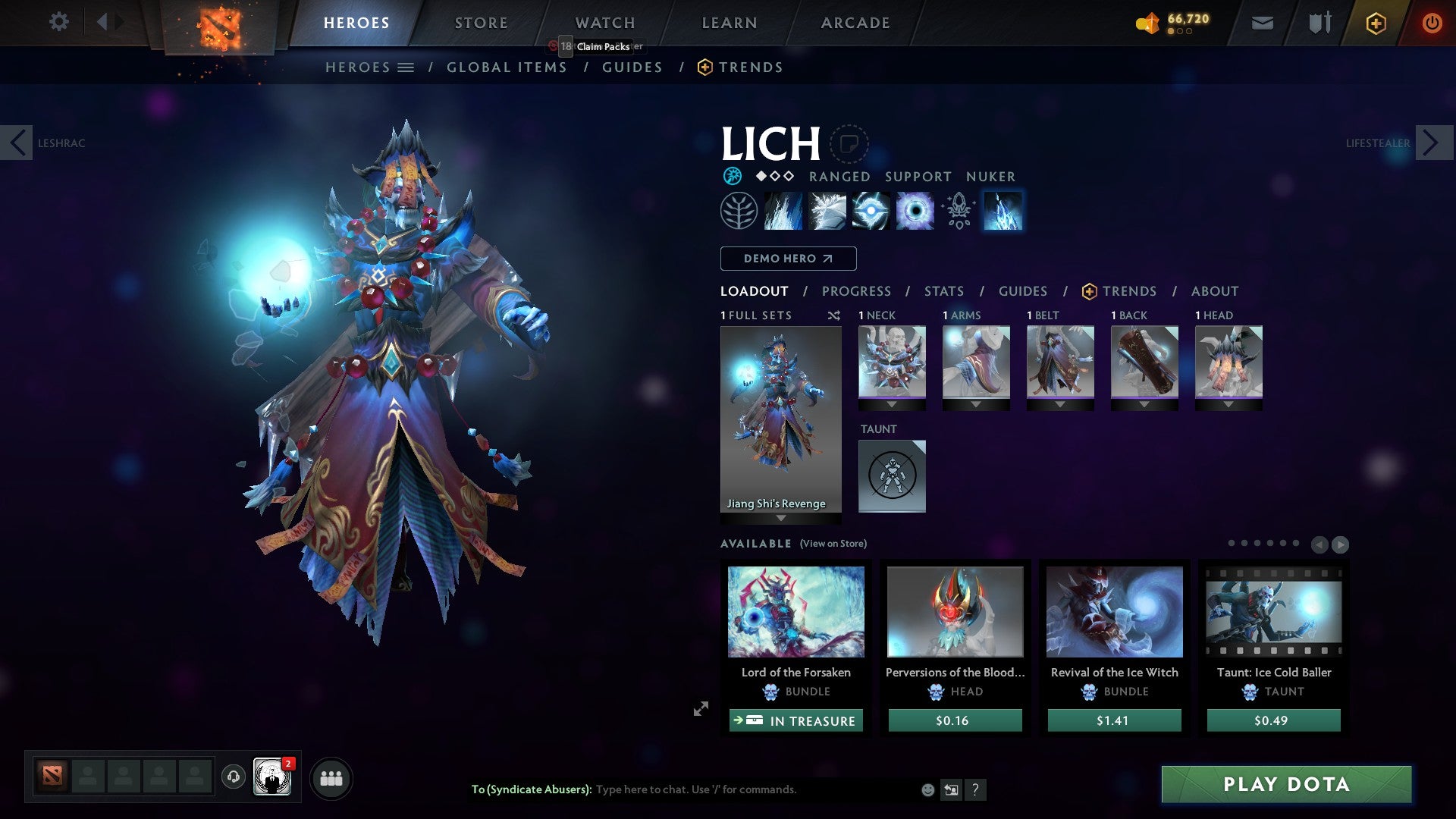Select the Dota Plus hexagon icon

1376,23
